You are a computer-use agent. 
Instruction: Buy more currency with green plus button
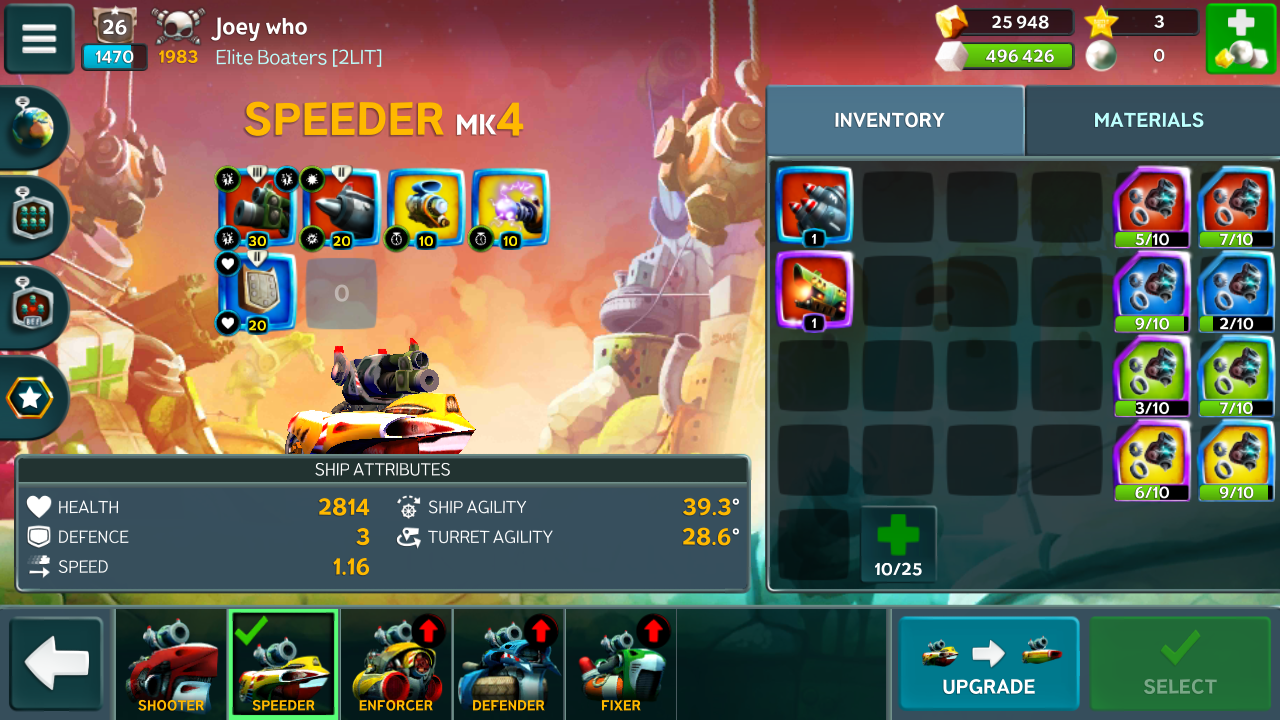click(x=1240, y=38)
